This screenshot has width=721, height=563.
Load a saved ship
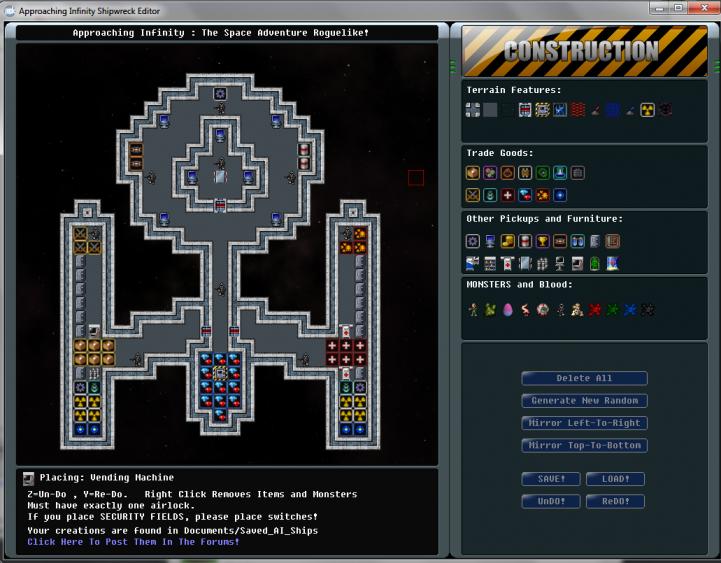click(x=615, y=479)
